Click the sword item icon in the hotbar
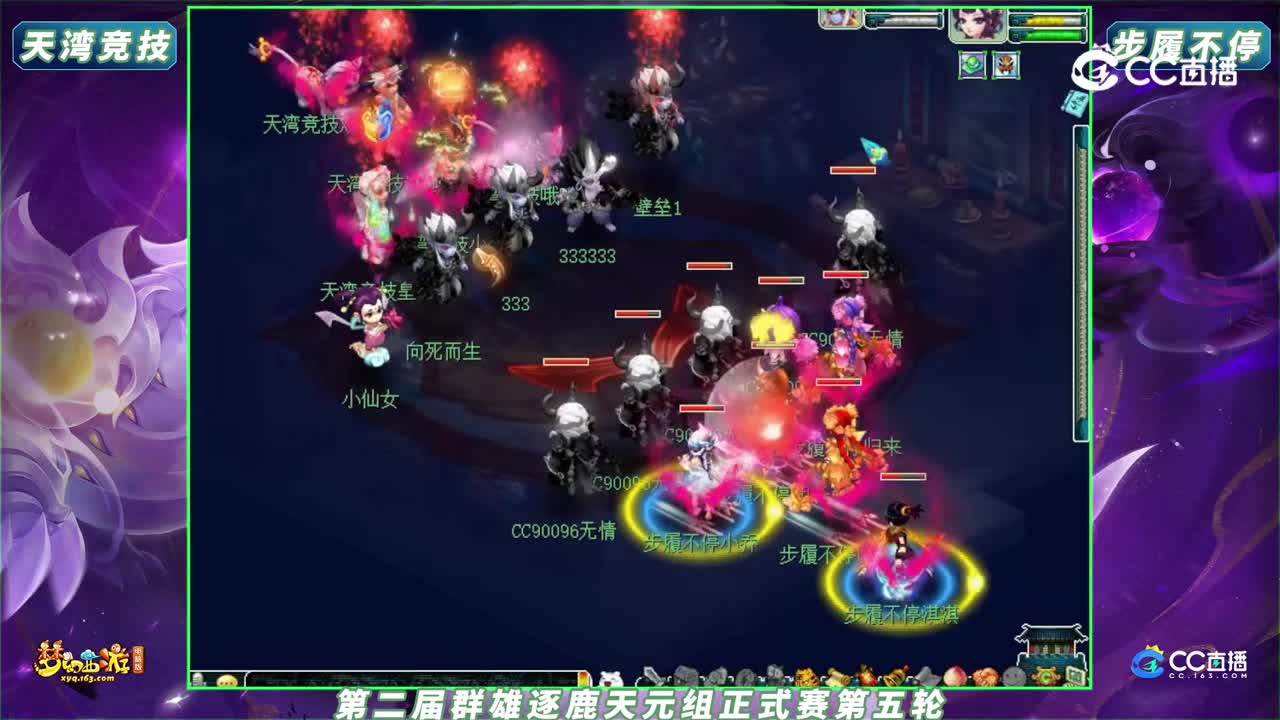This screenshot has width=1280, height=720. pyautogui.click(x=650, y=677)
